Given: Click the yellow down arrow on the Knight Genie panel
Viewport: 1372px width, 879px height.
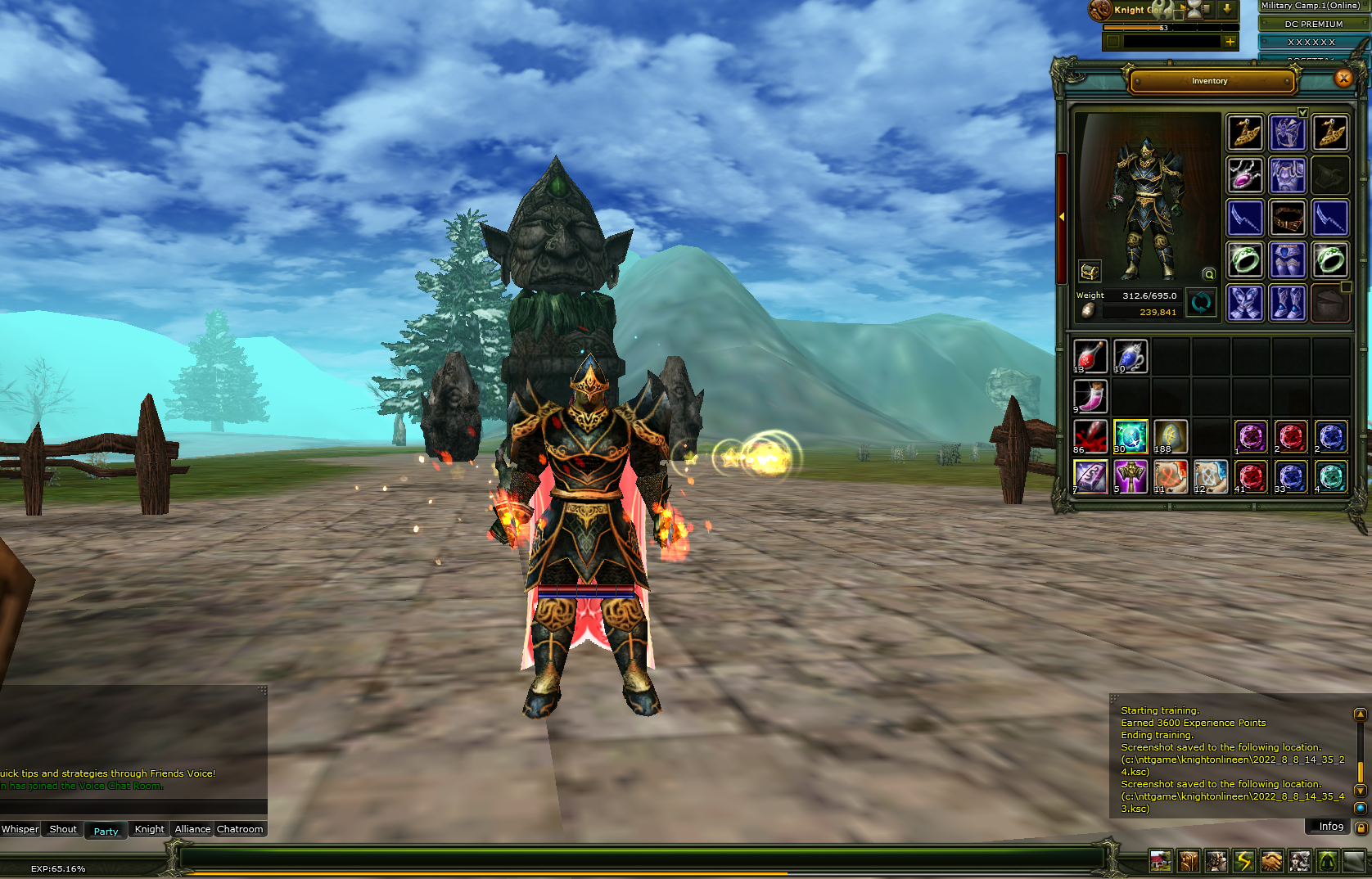Looking at the screenshot, I should tap(1227, 9).
